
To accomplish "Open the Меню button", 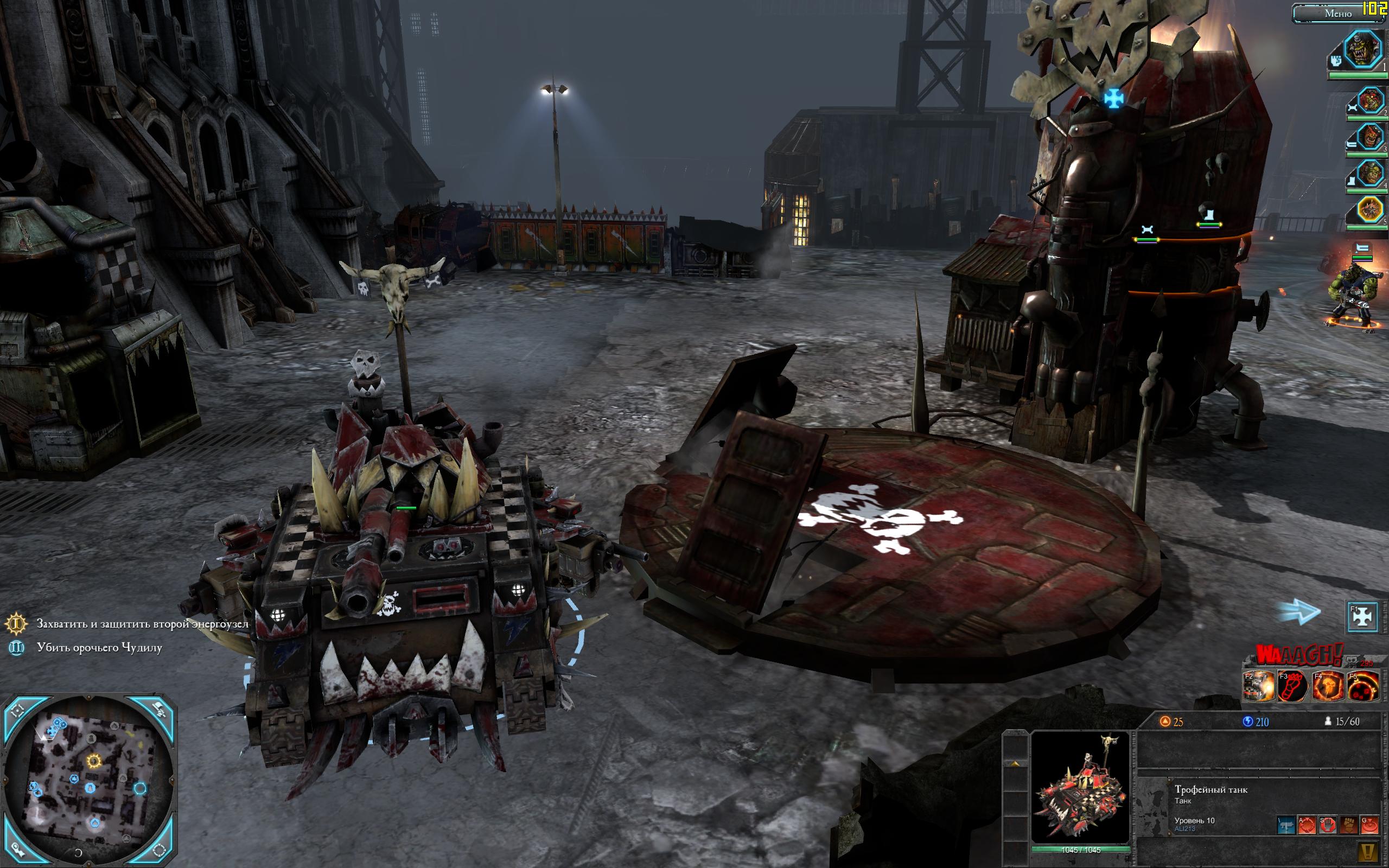I will (x=1337, y=13).
